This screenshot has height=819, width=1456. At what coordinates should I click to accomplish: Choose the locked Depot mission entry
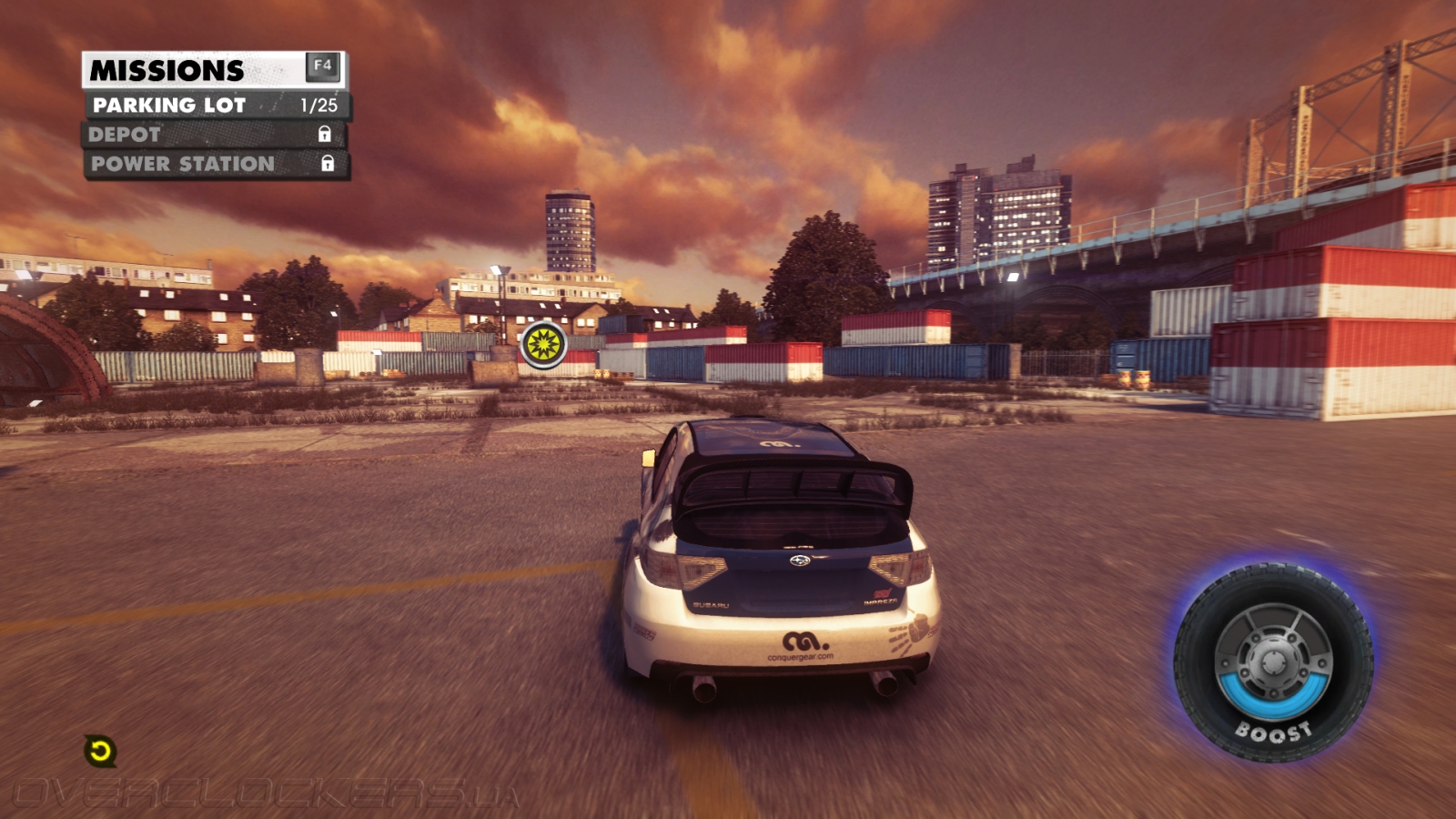(215, 135)
